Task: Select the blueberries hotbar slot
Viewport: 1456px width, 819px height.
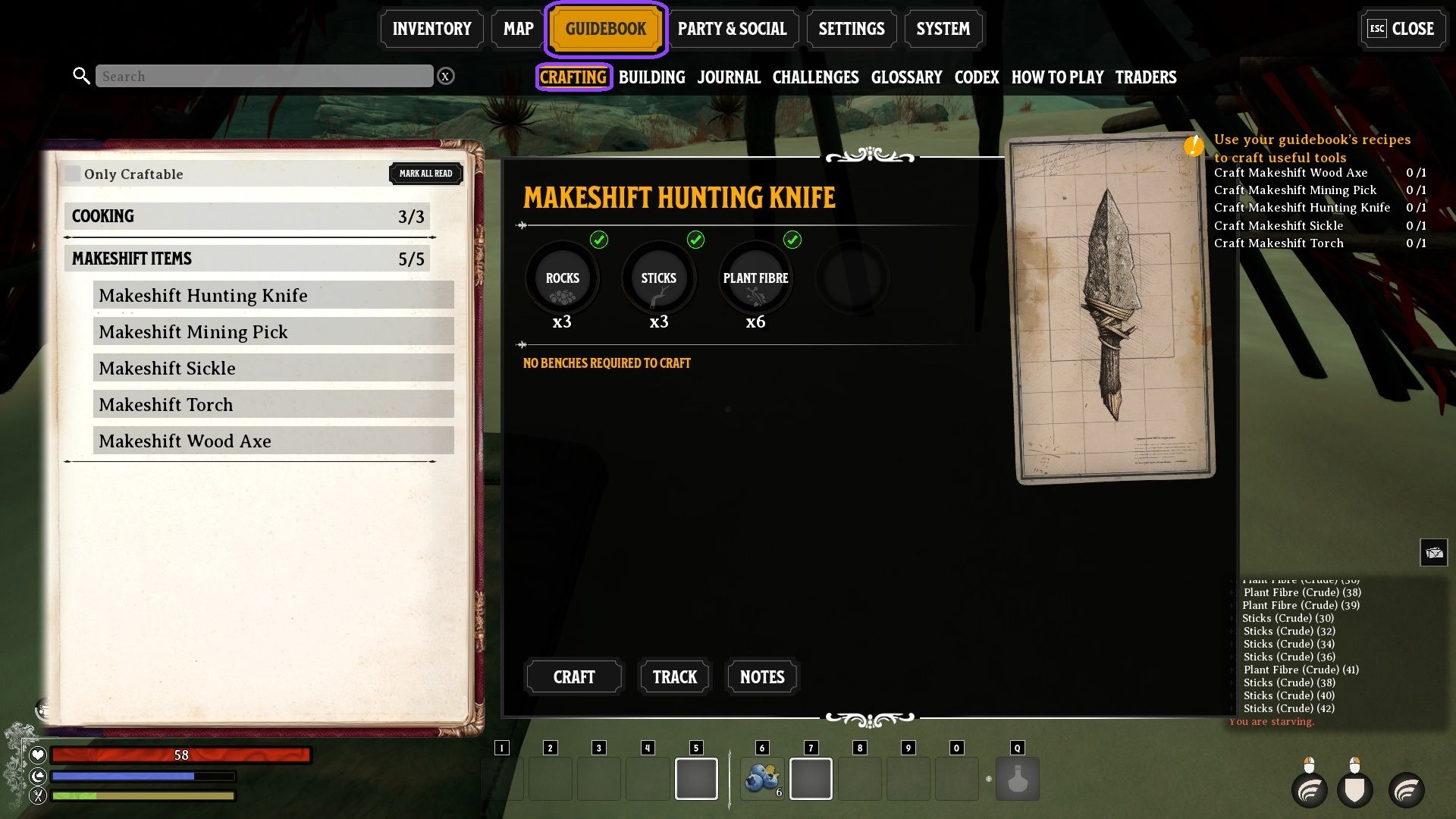Action: point(762,779)
